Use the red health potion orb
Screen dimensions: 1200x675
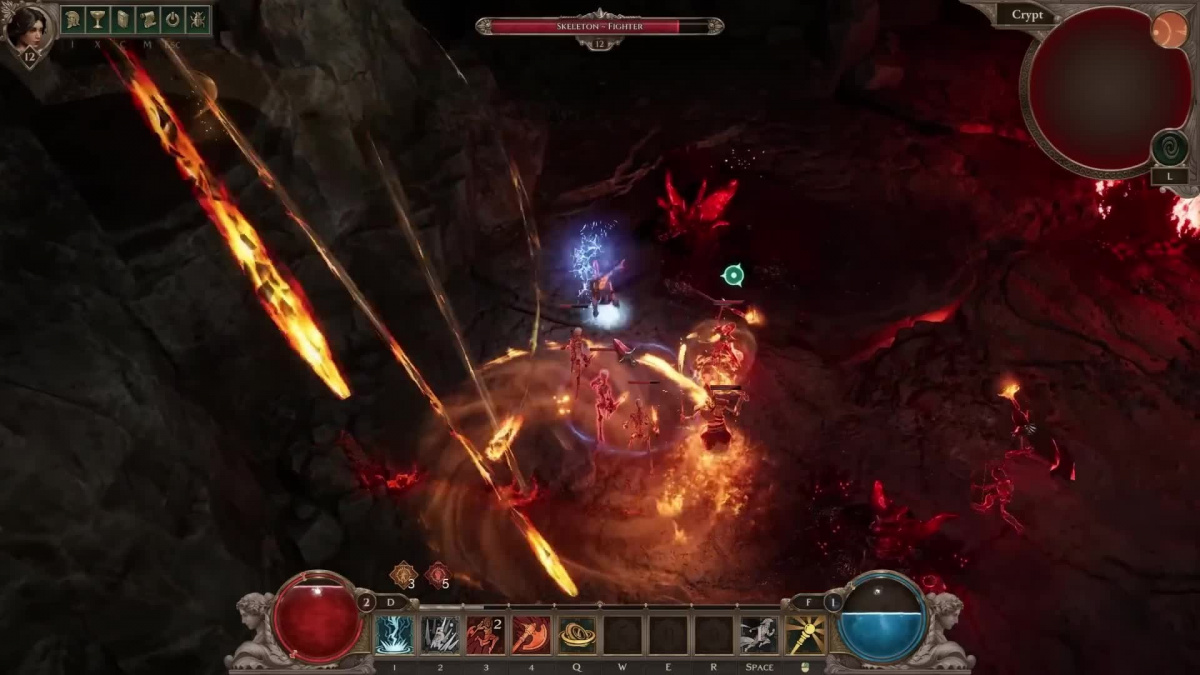(x=318, y=617)
